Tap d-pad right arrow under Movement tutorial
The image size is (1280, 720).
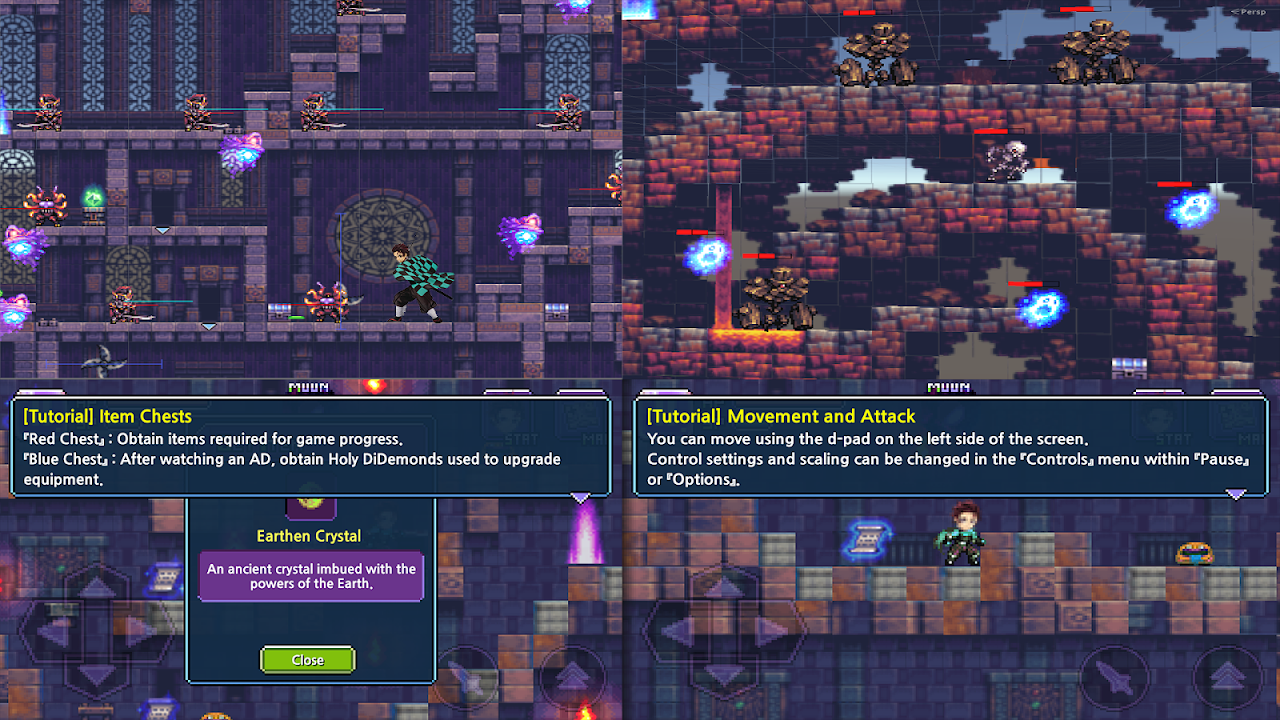click(771, 631)
